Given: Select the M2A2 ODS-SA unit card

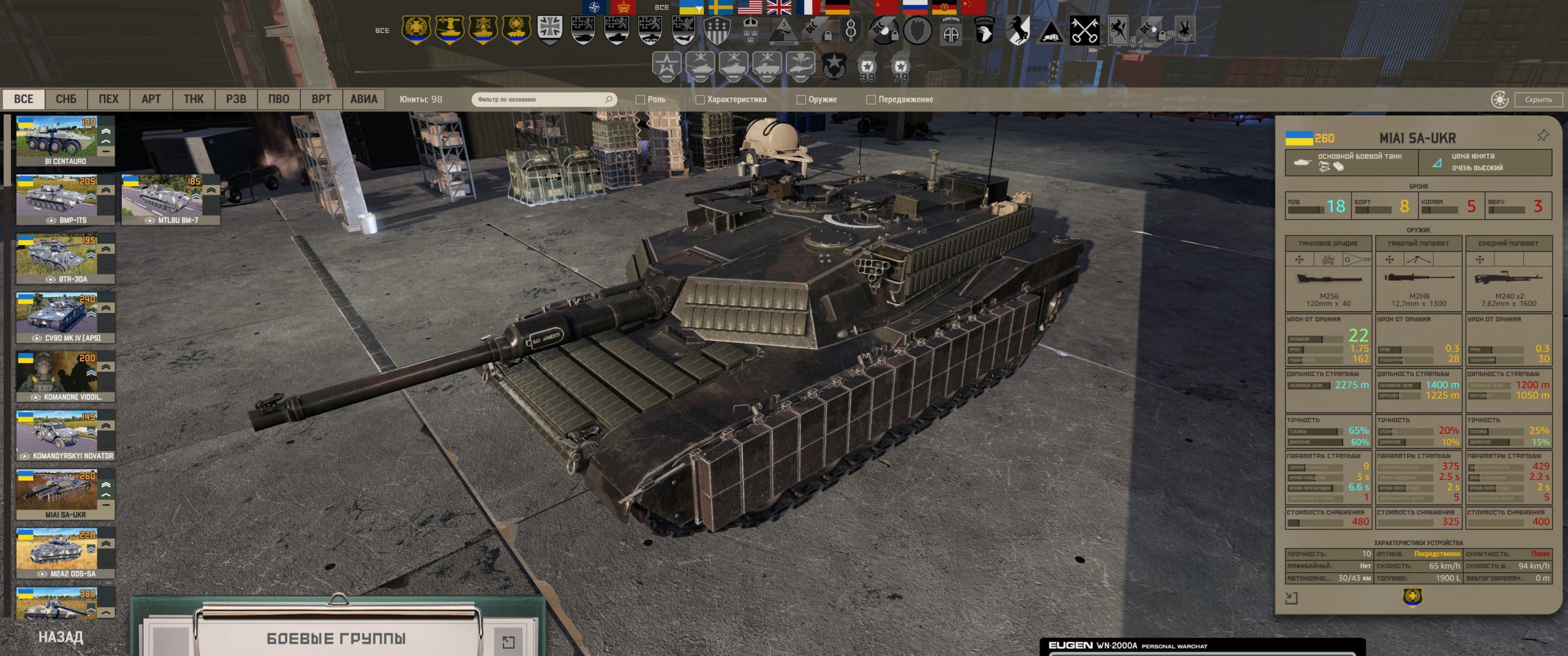Looking at the screenshot, I should click(x=65, y=554).
